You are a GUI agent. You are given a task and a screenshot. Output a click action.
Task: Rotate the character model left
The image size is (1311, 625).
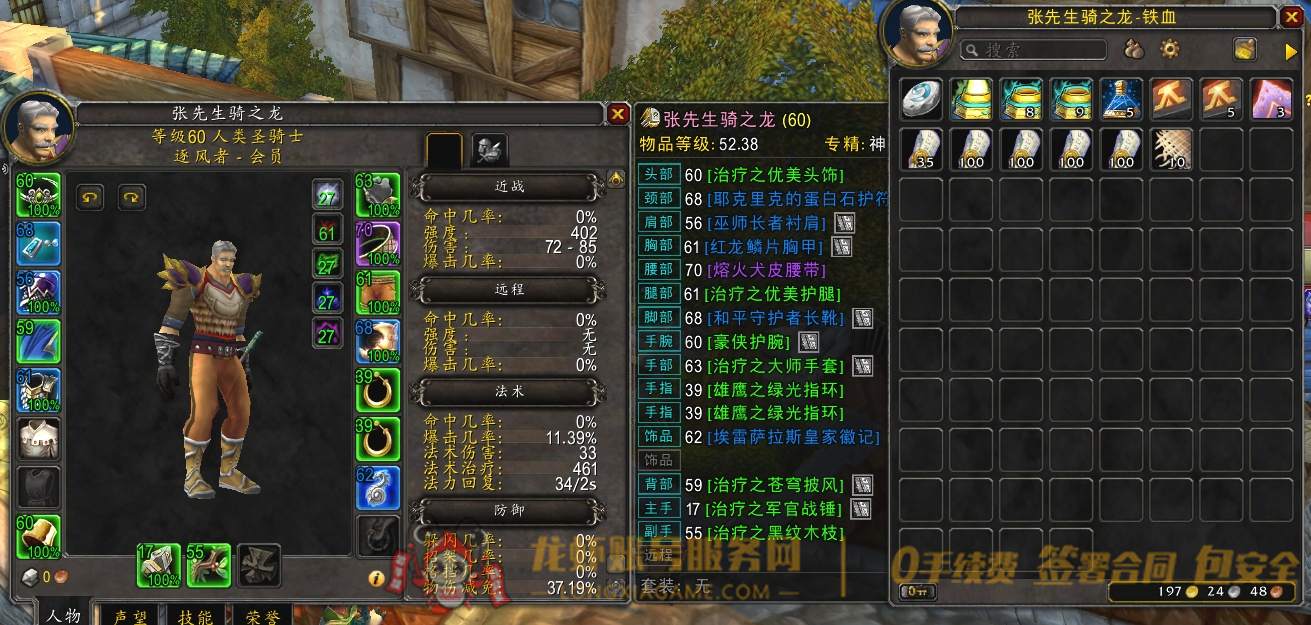92,198
